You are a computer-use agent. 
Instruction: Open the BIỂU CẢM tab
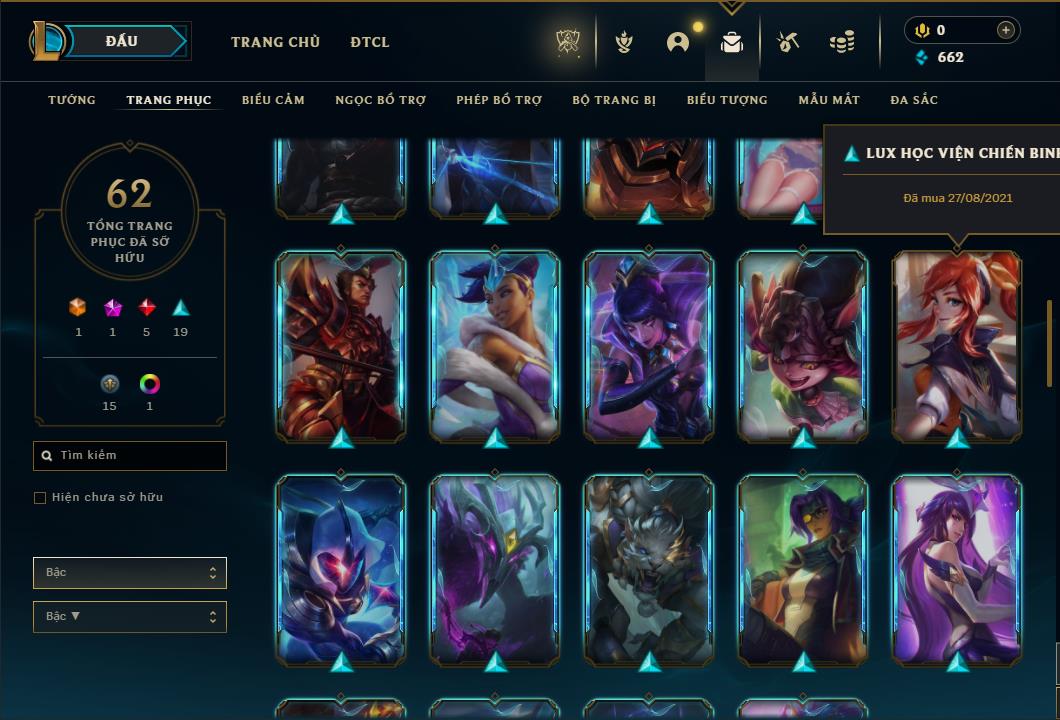[x=273, y=100]
